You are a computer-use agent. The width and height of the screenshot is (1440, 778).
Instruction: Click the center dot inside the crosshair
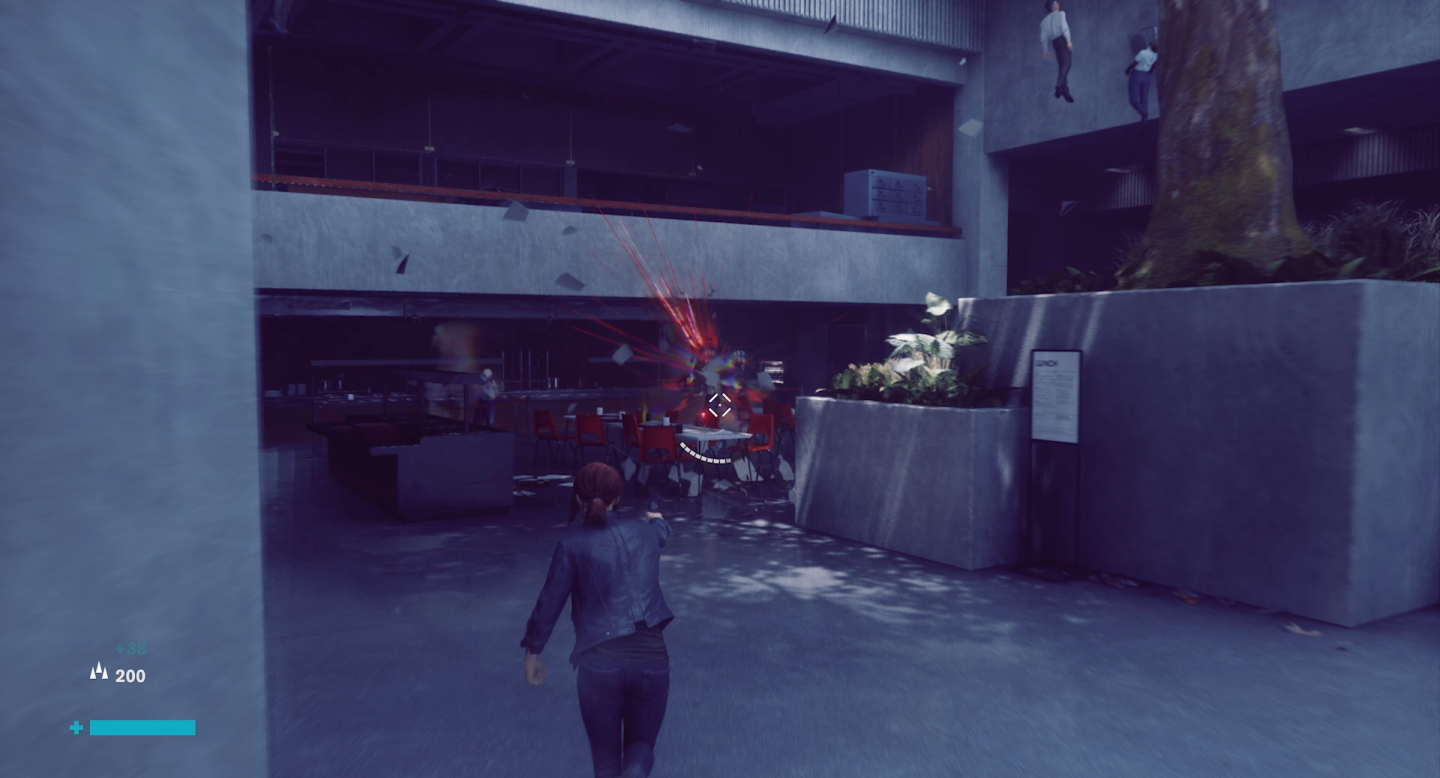(x=720, y=405)
